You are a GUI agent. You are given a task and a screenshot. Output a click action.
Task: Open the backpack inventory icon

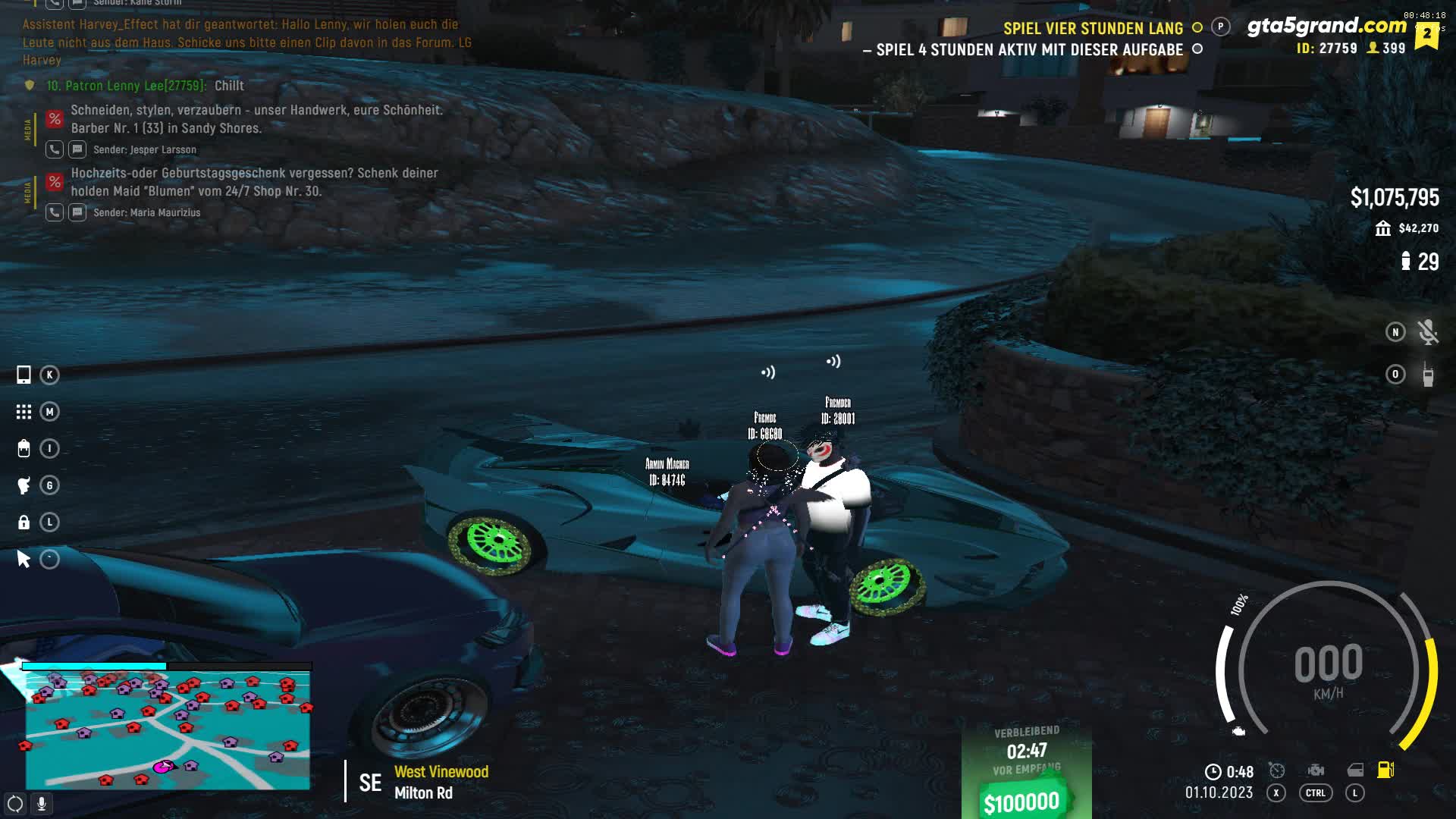(24, 449)
